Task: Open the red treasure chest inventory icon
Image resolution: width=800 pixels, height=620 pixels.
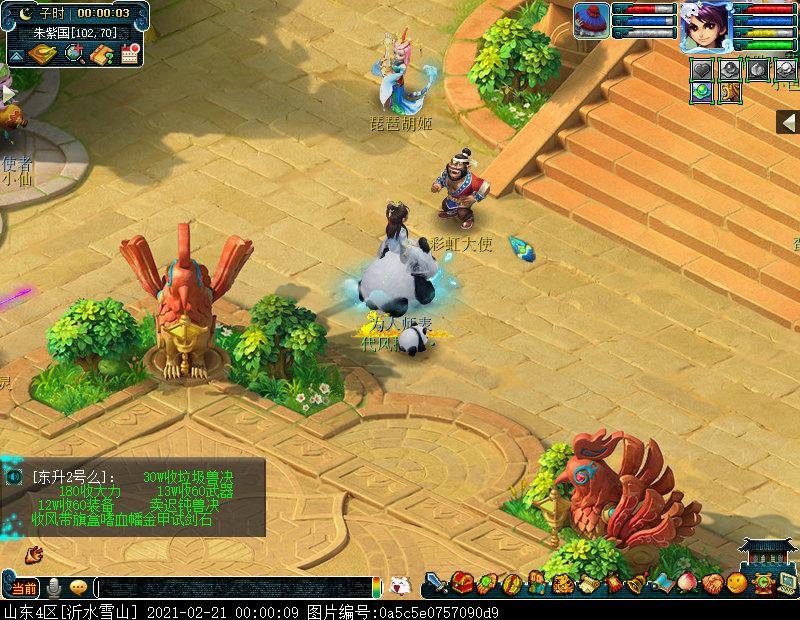Action: (461, 583)
